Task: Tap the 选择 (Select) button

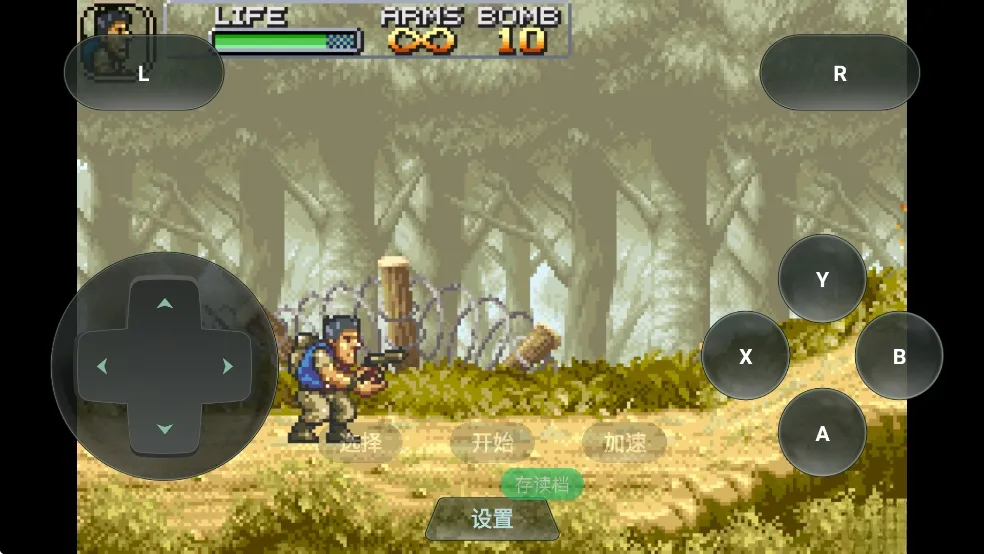Action: pyautogui.click(x=360, y=442)
